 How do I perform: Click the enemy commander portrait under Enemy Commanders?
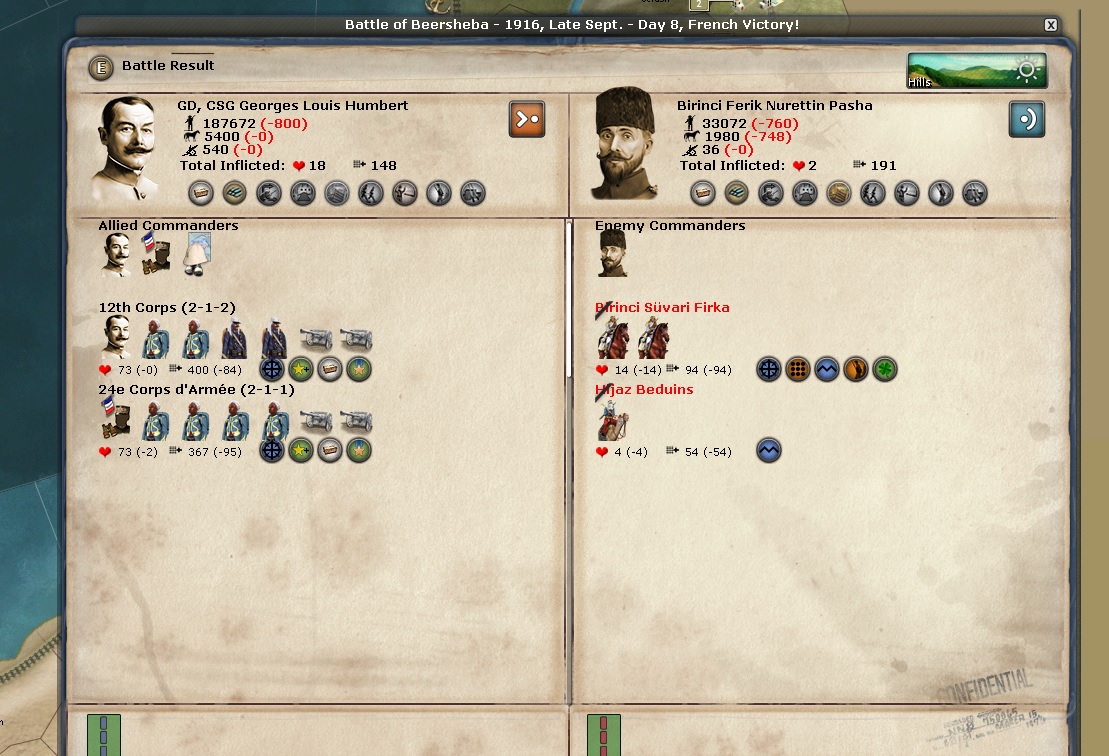tap(612, 255)
